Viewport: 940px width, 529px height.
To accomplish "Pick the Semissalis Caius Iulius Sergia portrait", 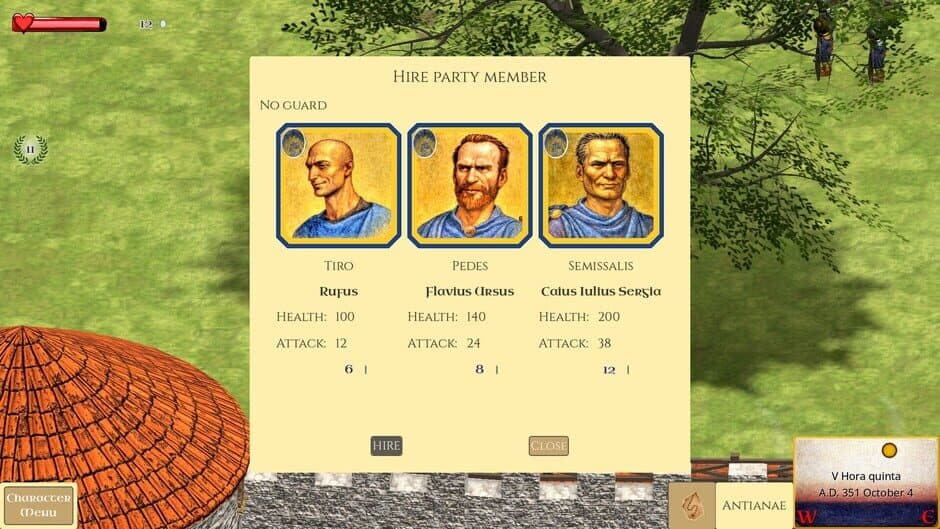I will (600, 186).
